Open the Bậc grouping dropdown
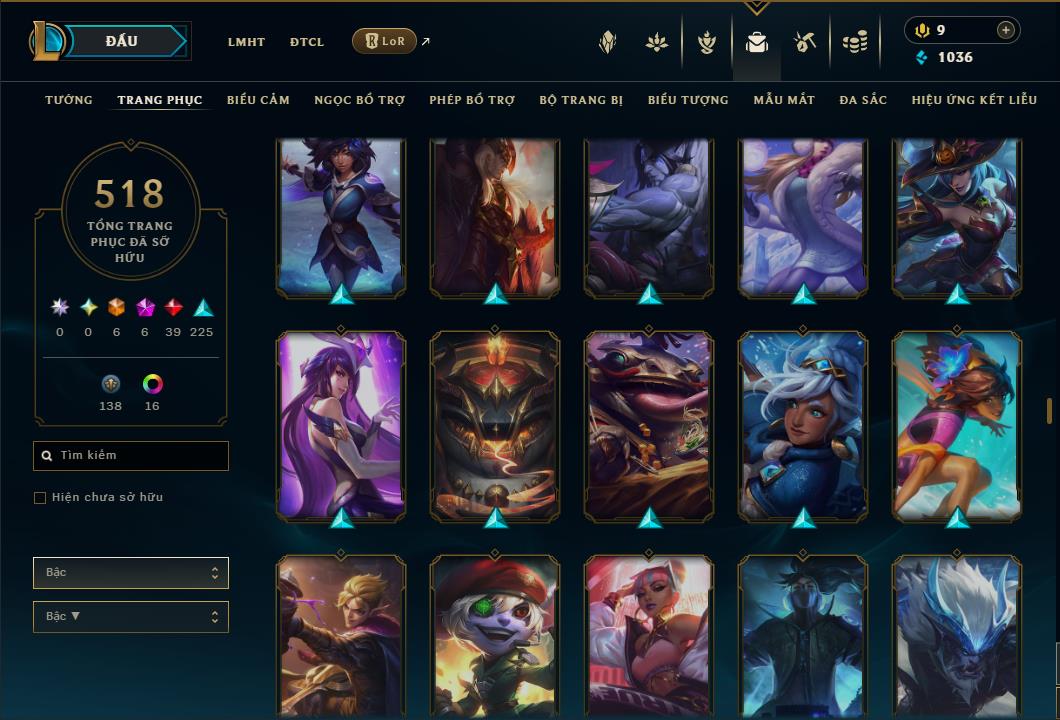 131,573
